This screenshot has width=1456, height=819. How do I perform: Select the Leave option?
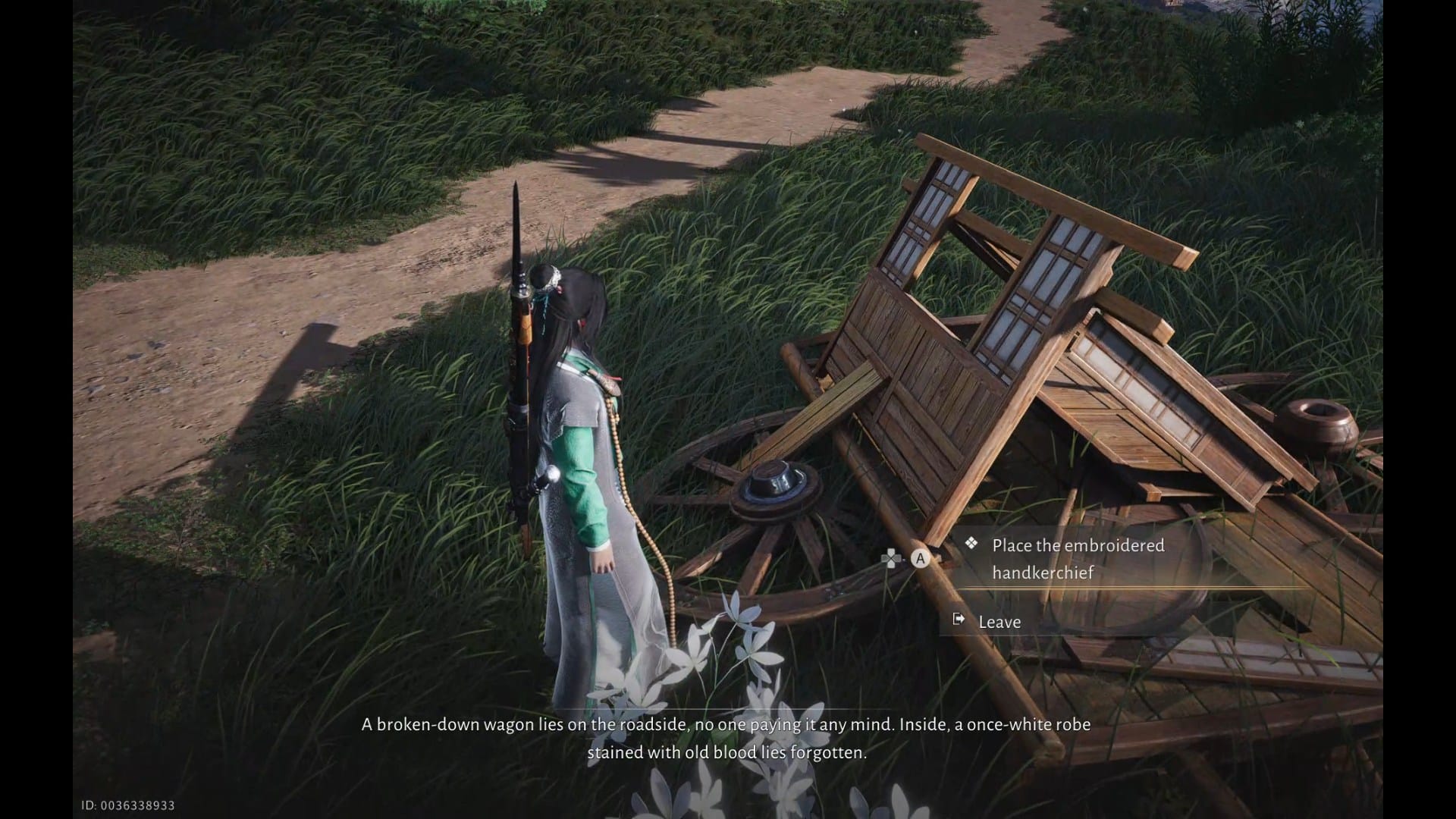click(x=999, y=622)
